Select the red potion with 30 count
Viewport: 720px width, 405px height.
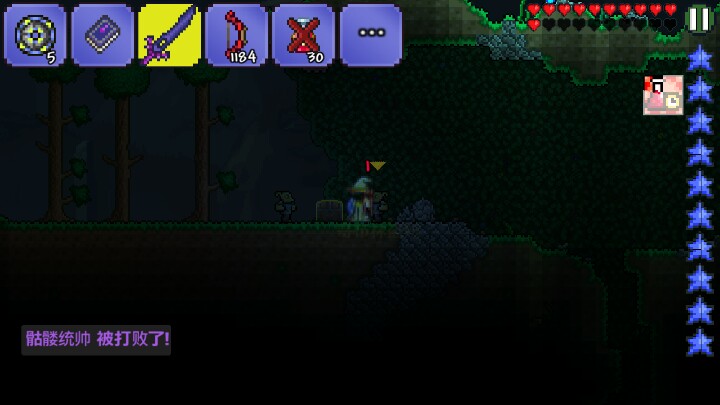coord(304,35)
